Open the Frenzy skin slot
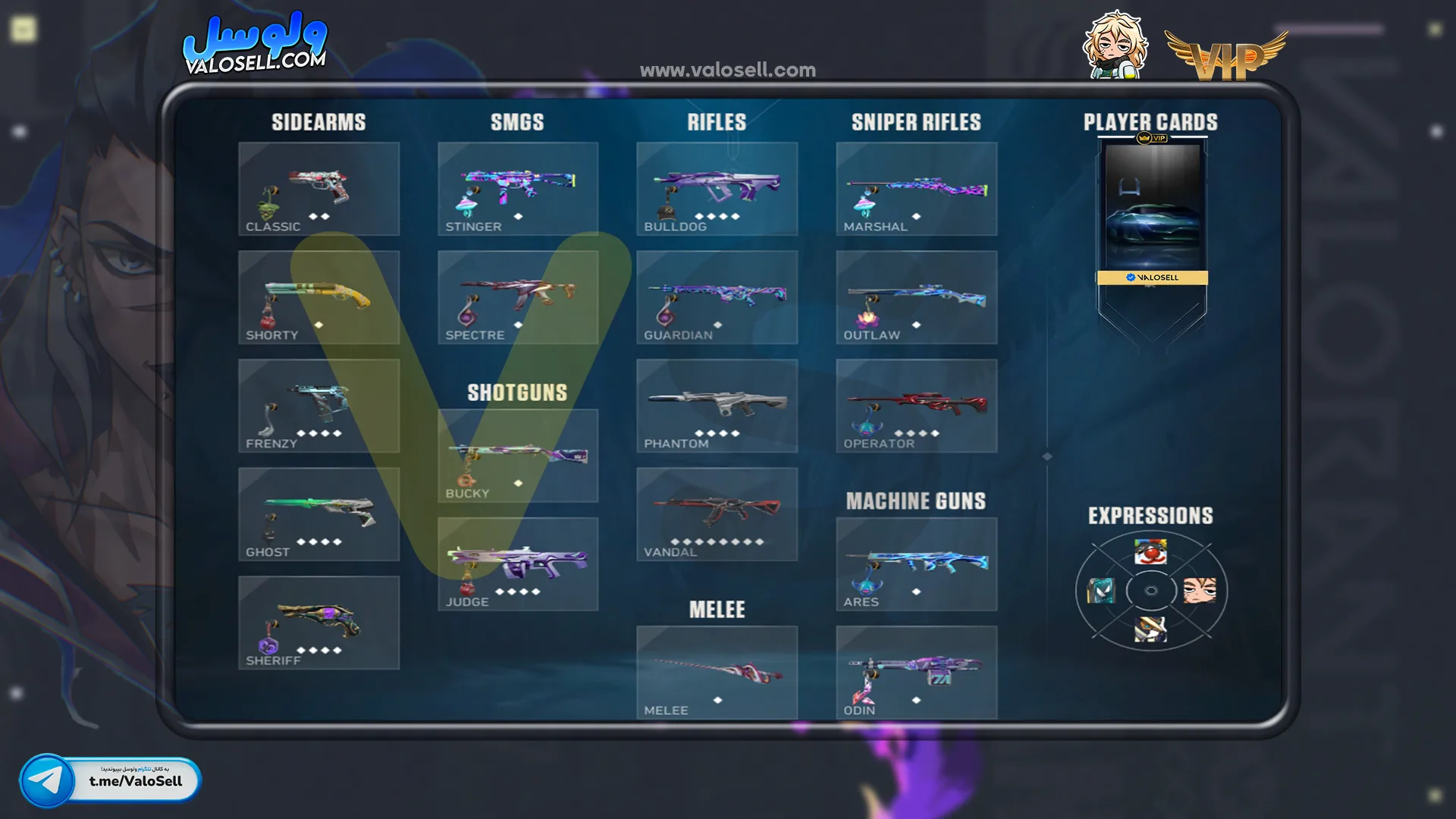The image size is (1456, 819). click(318, 406)
